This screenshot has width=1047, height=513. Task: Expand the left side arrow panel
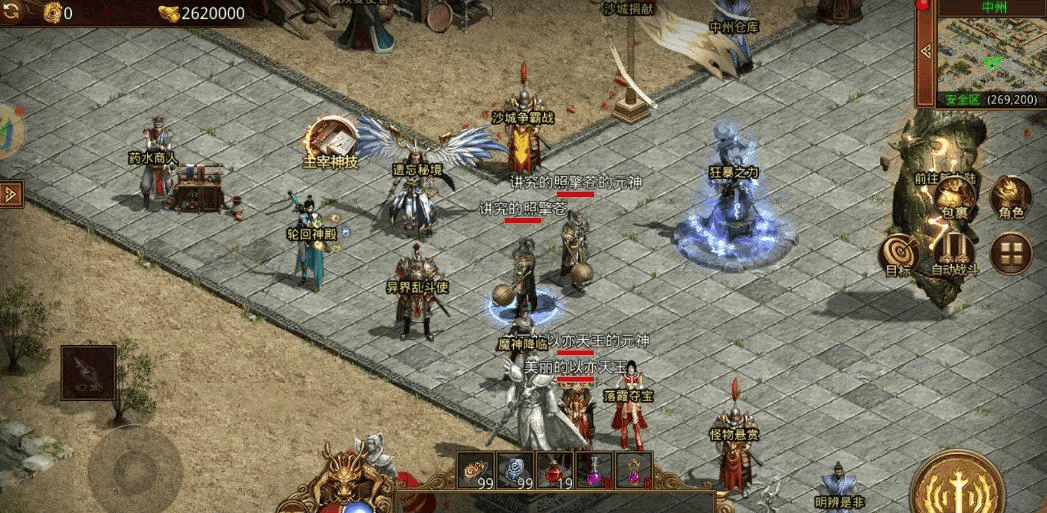click(x=11, y=194)
